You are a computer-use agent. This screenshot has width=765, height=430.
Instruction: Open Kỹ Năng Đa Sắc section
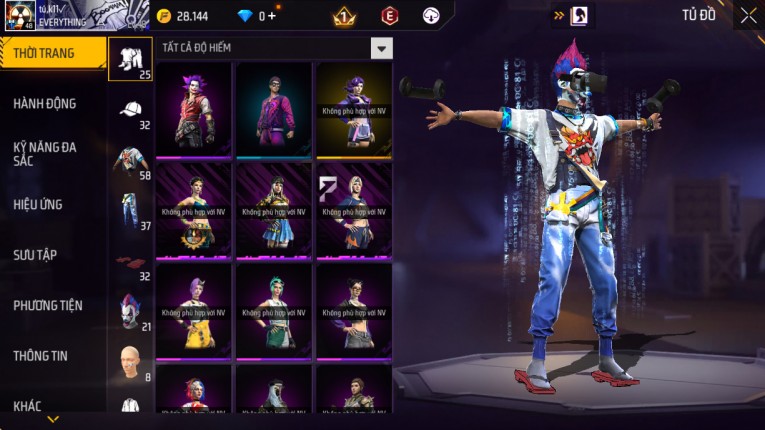tap(45, 153)
